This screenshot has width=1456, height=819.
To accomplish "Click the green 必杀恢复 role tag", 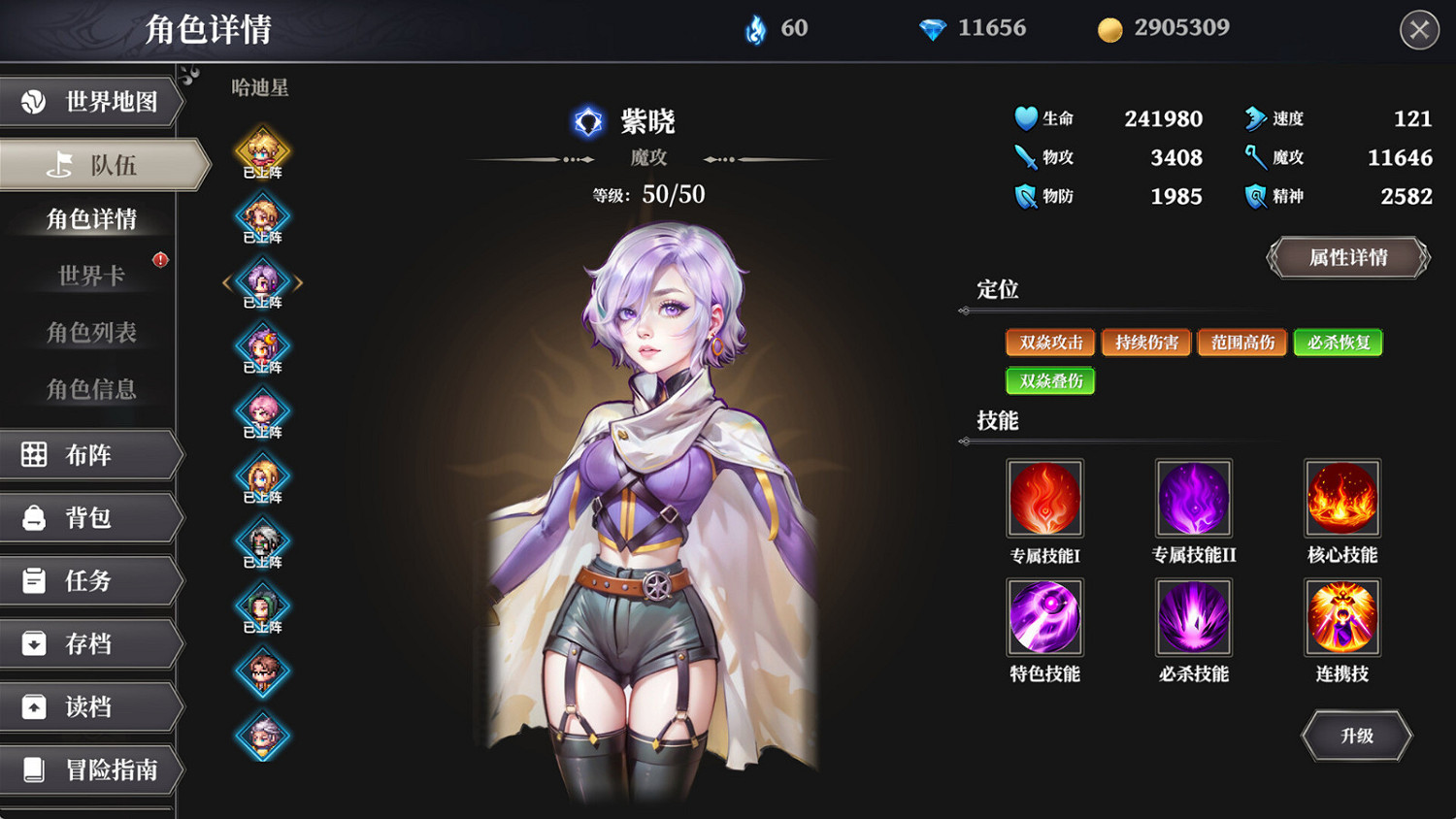I will tap(1338, 342).
